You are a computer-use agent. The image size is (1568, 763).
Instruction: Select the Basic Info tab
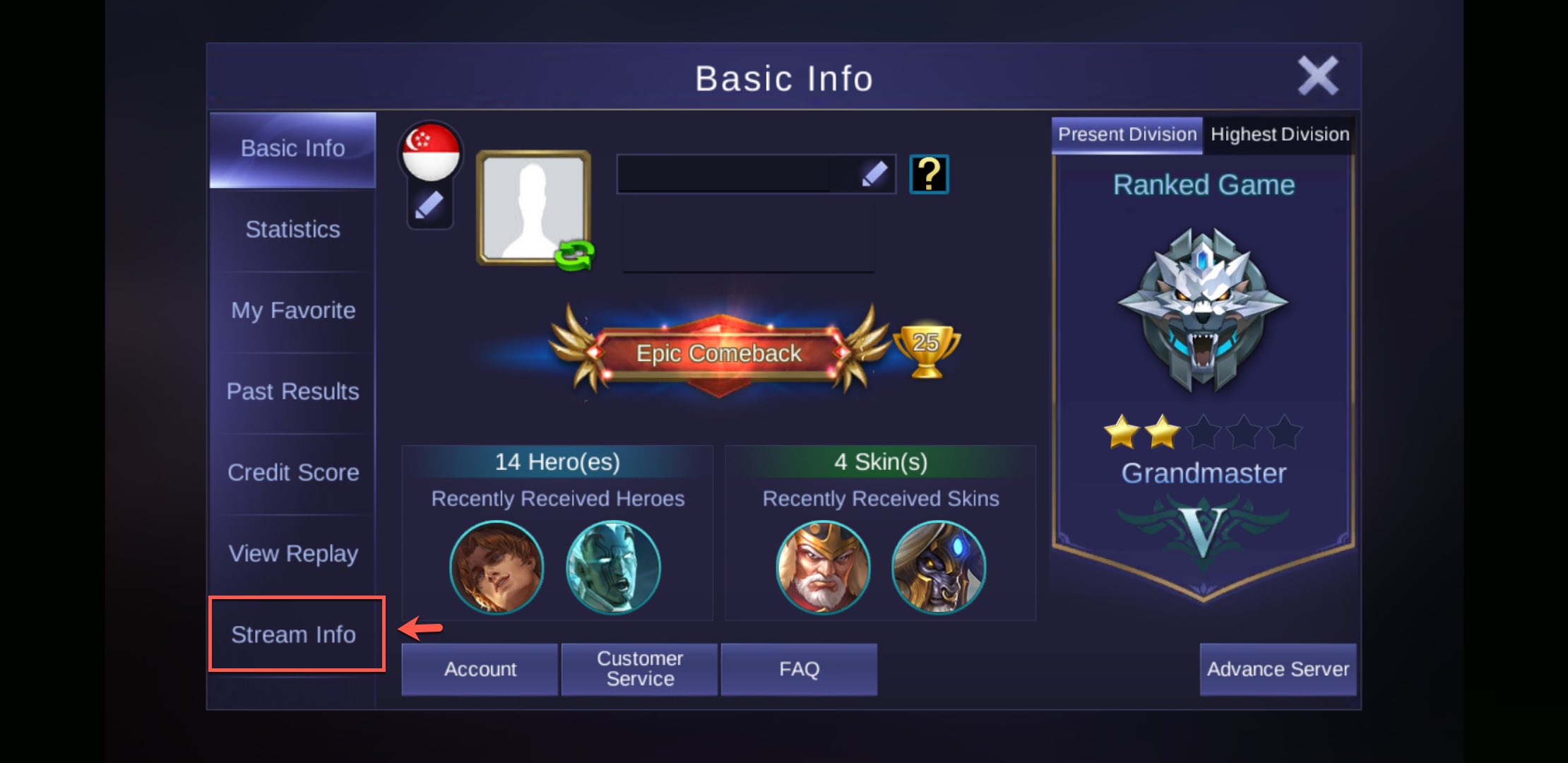click(x=292, y=149)
